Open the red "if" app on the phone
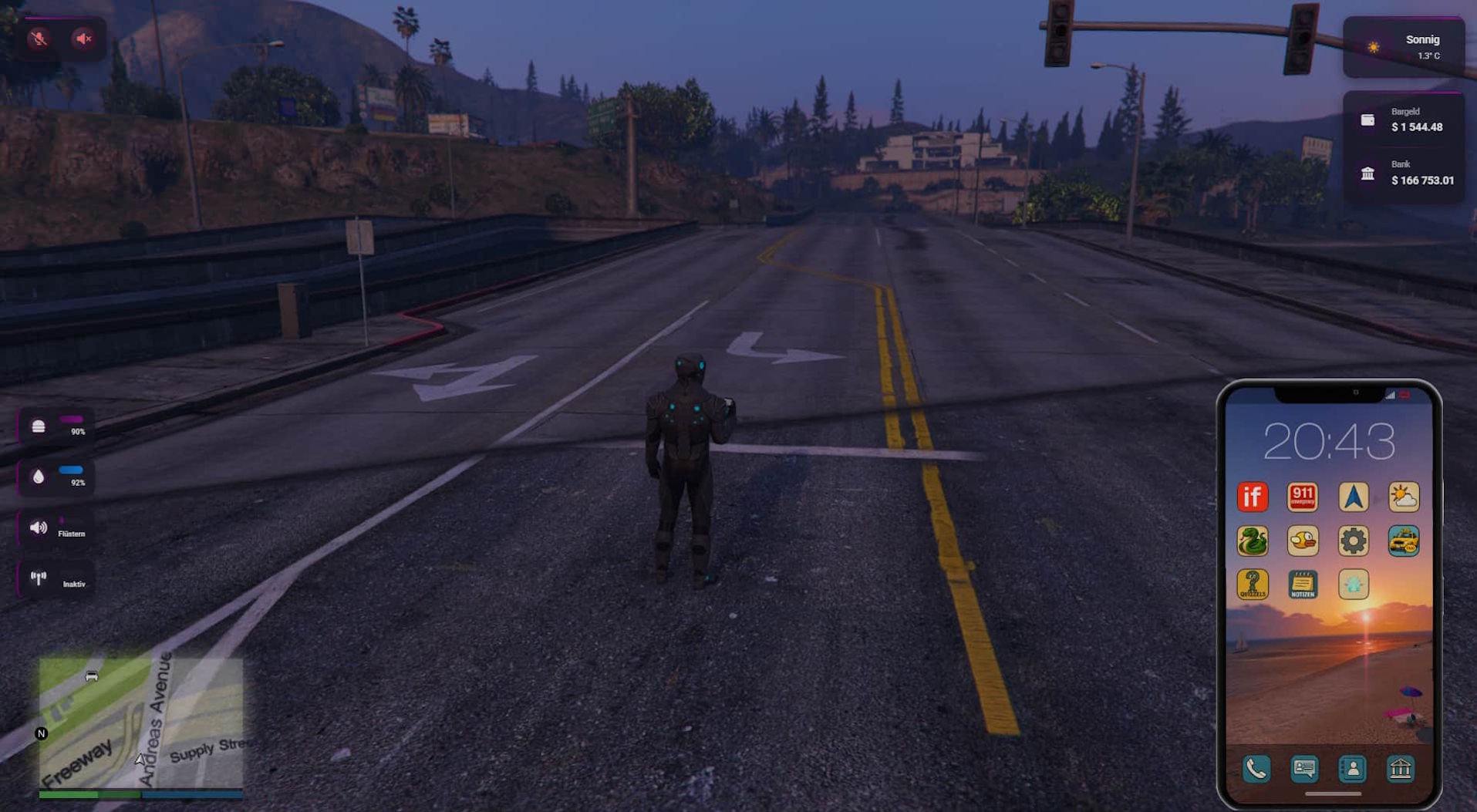 tap(1252, 497)
